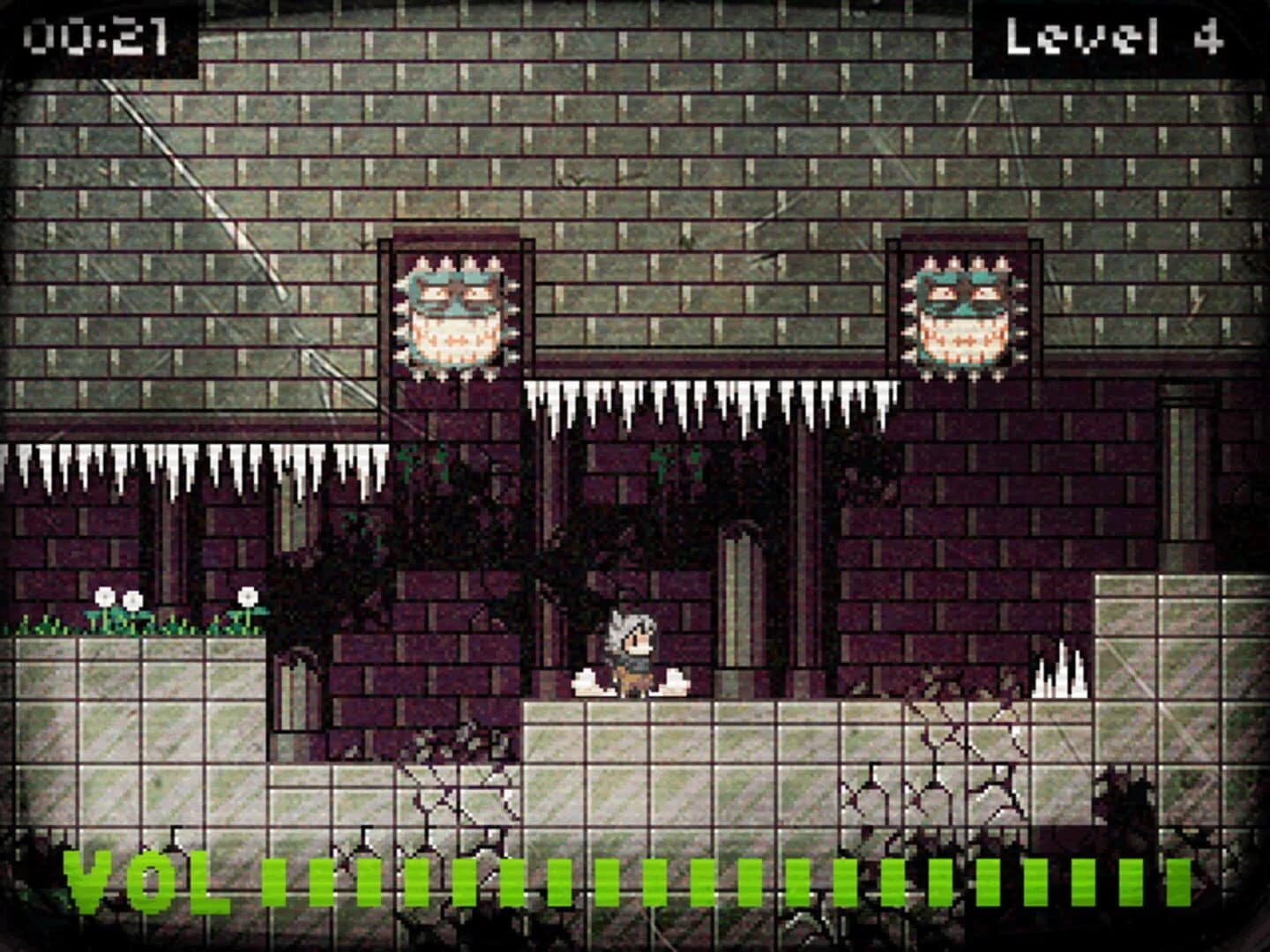Click the Level 4 header box
Image resolution: width=1270 pixels, height=952 pixels.
pyautogui.click(x=1116, y=37)
